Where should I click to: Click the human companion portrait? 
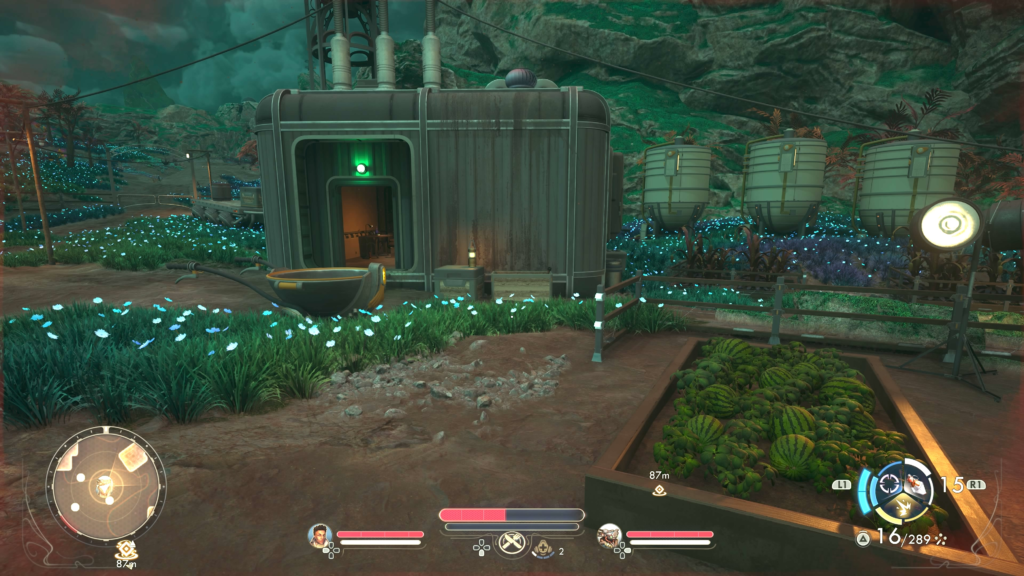[320, 536]
